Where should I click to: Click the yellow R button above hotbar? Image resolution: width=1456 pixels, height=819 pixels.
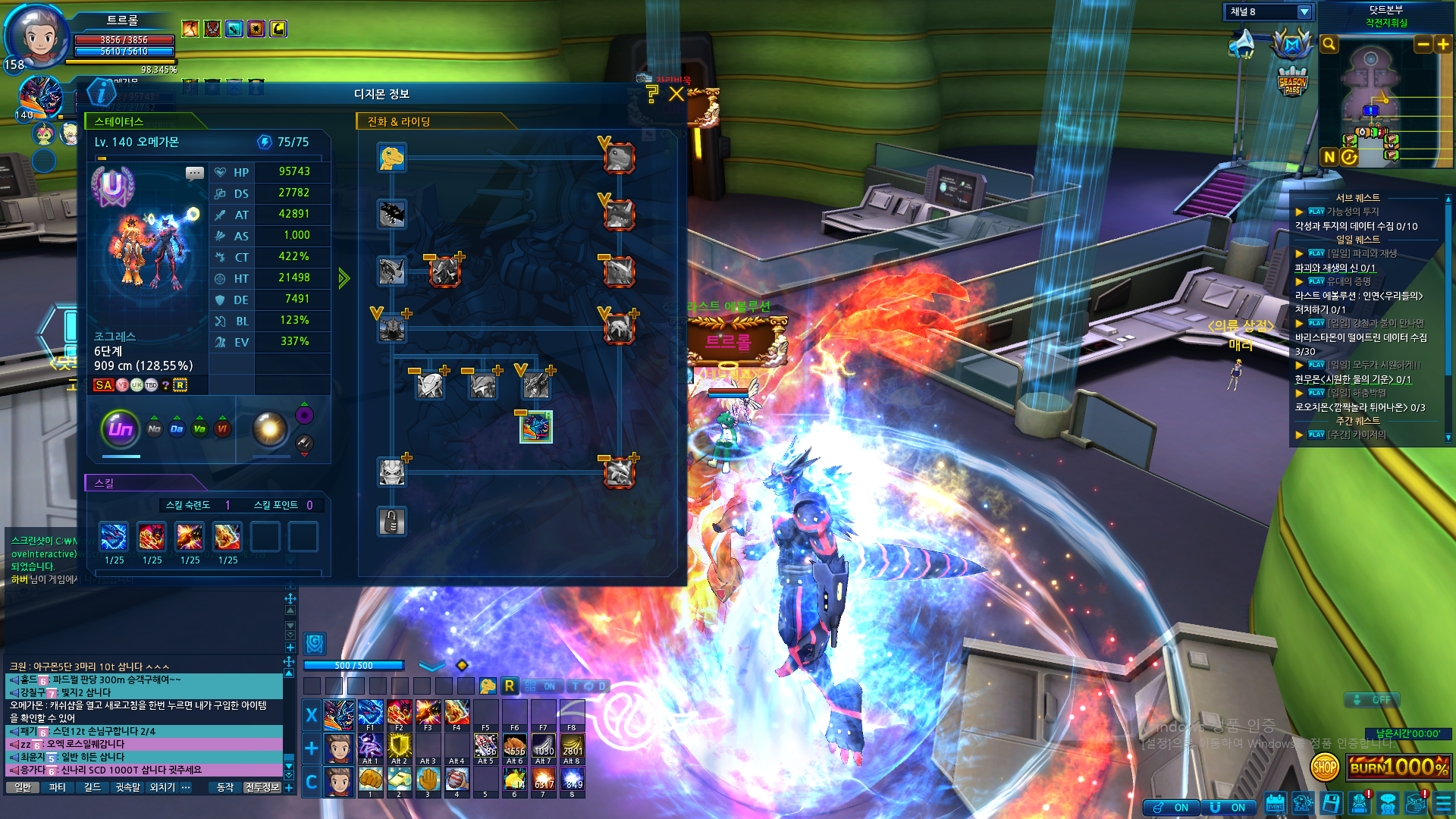coord(510,686)
